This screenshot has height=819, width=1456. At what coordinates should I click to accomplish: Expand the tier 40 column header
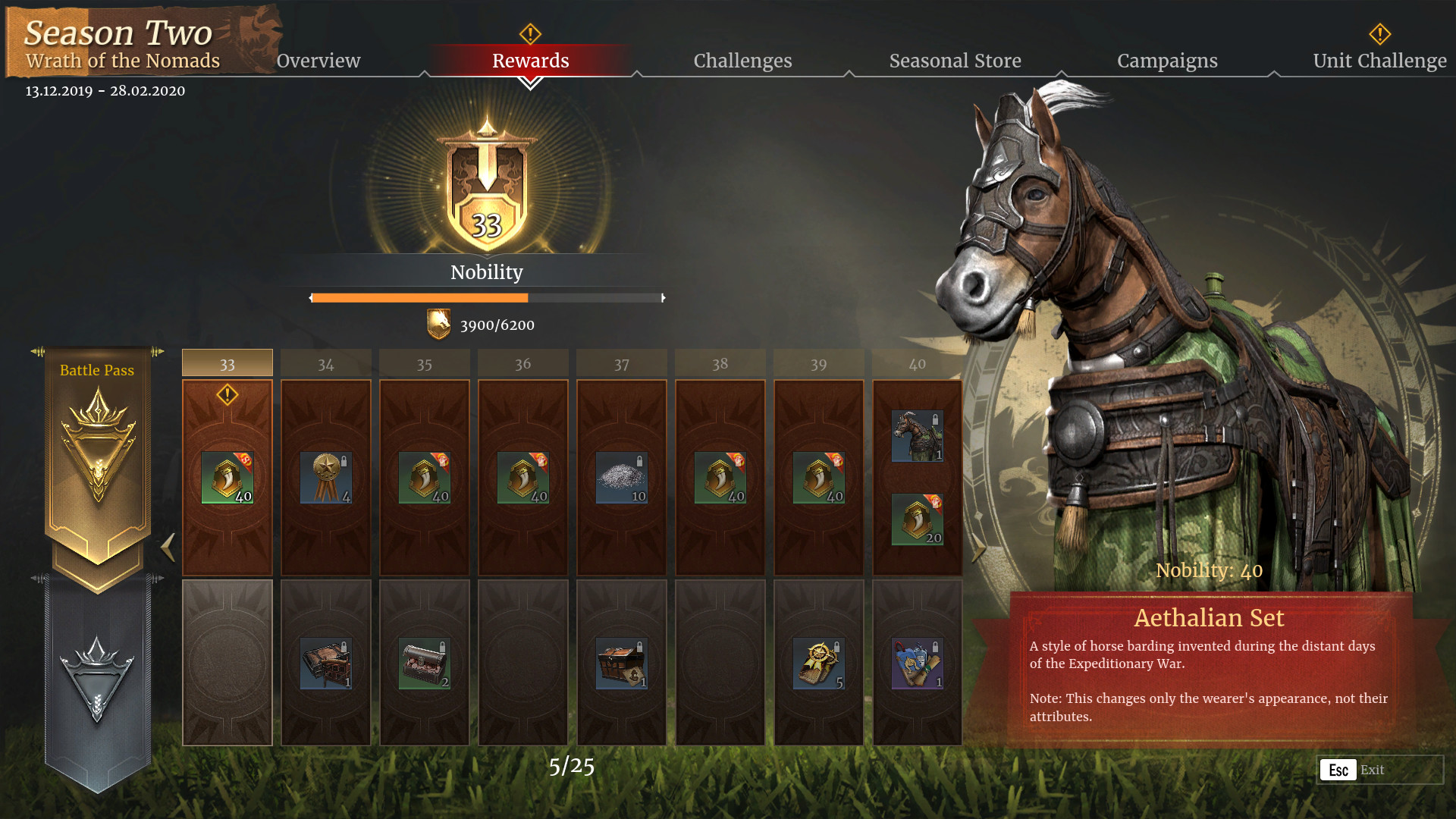pos(917,364)
